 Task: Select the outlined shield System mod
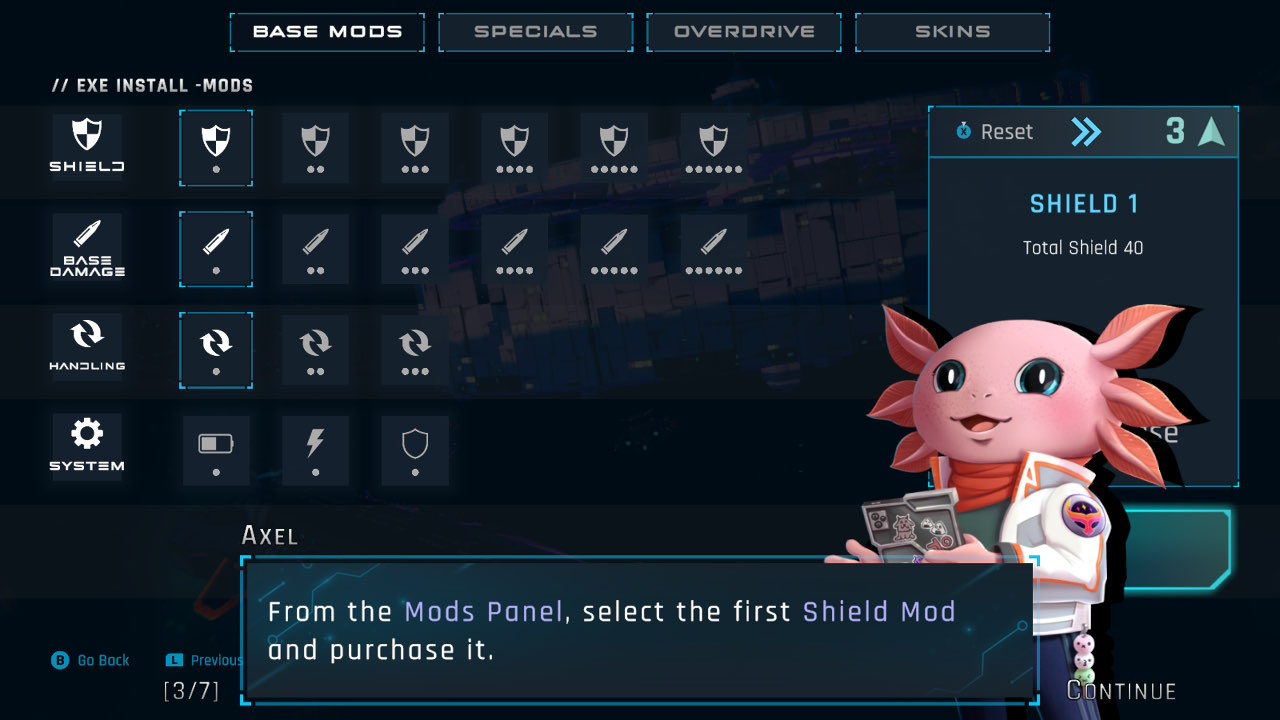415,450
